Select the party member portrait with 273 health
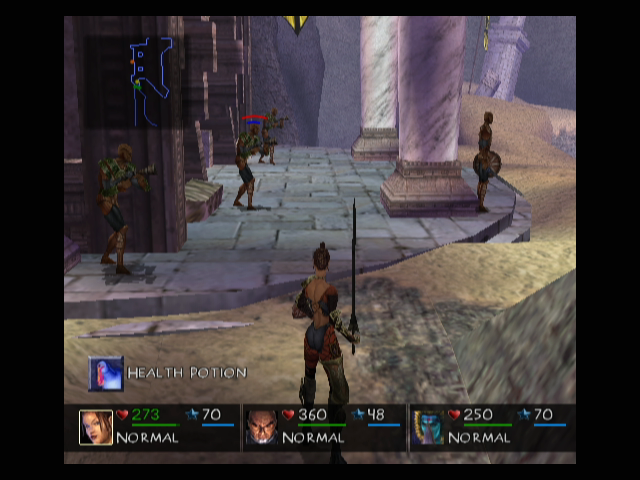 click(x=96, y=427)
